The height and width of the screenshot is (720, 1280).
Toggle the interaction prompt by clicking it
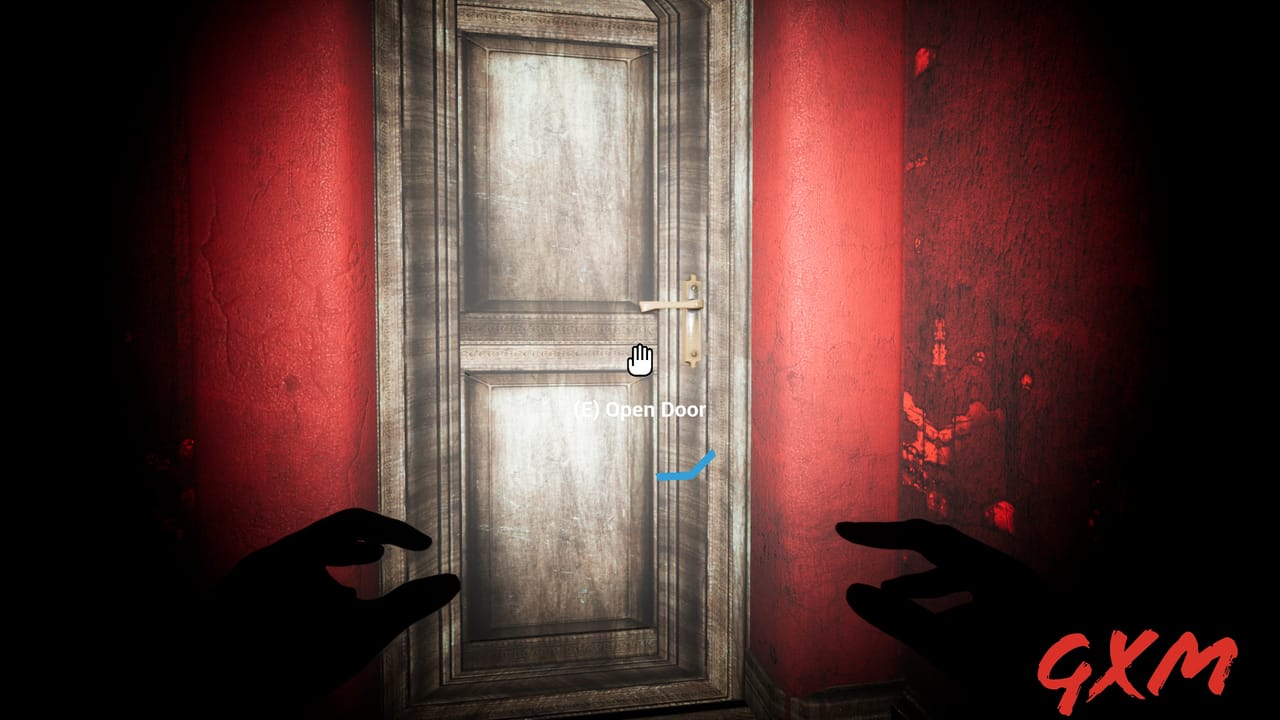coord(640,410)
